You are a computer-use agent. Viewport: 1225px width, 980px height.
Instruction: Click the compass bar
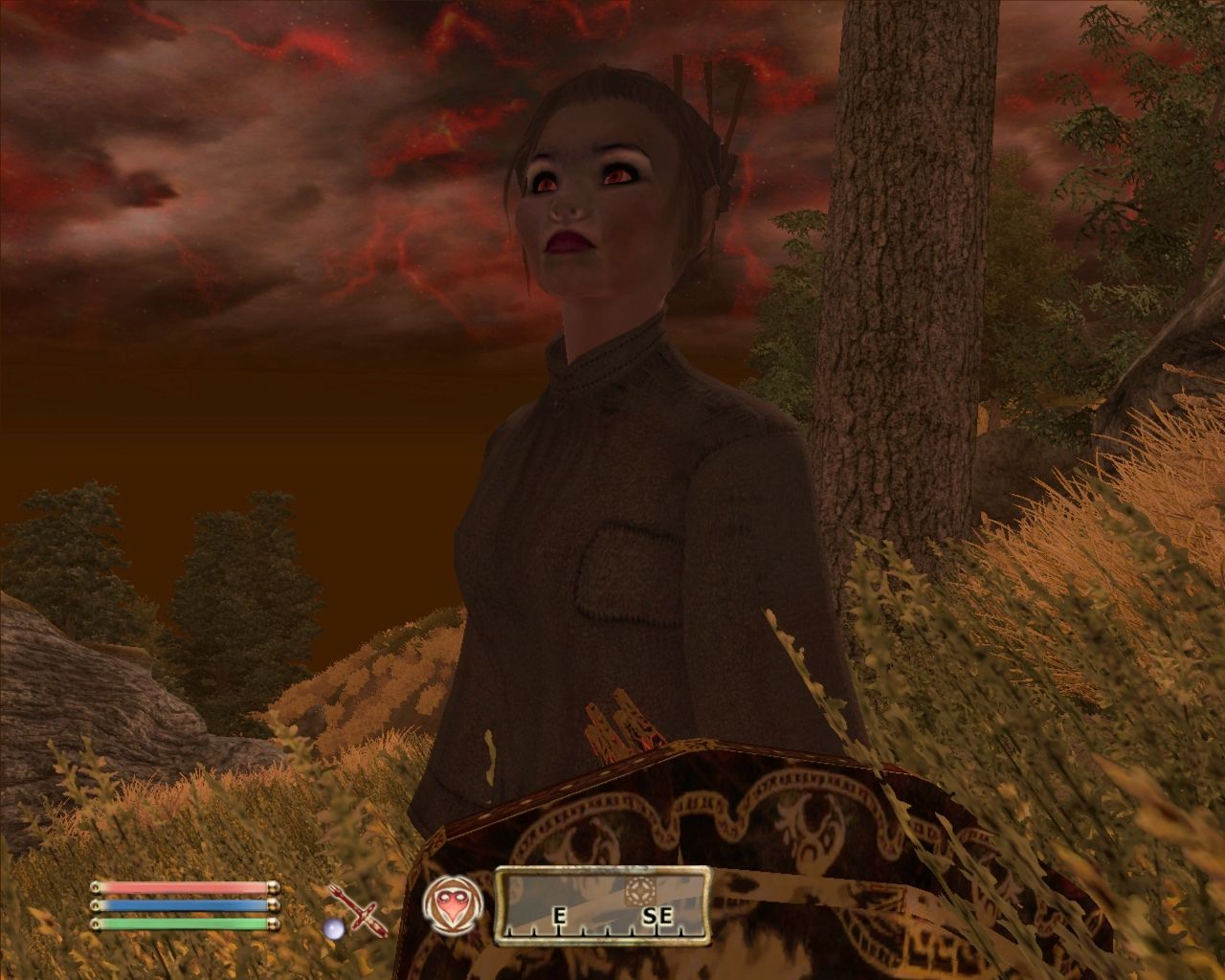602,904
